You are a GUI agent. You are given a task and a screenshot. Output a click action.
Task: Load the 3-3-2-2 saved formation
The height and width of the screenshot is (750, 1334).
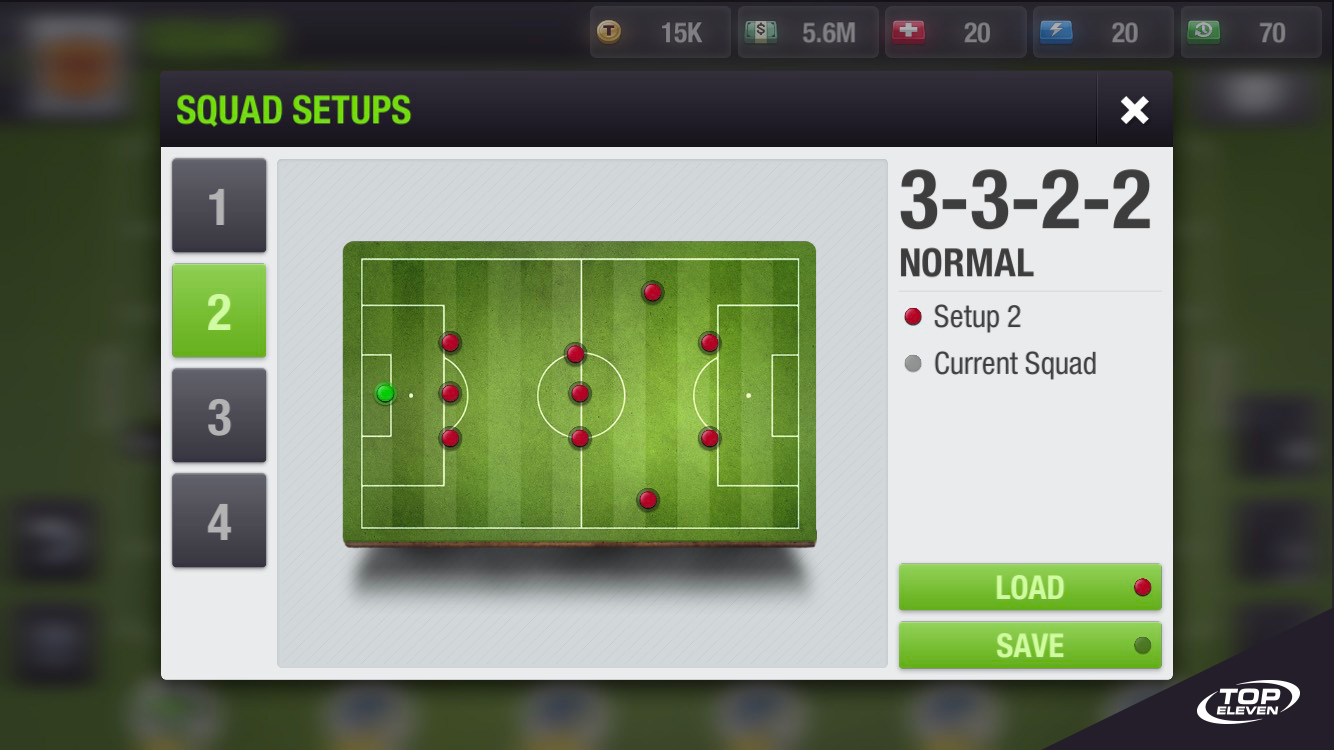click(1030, 588)
